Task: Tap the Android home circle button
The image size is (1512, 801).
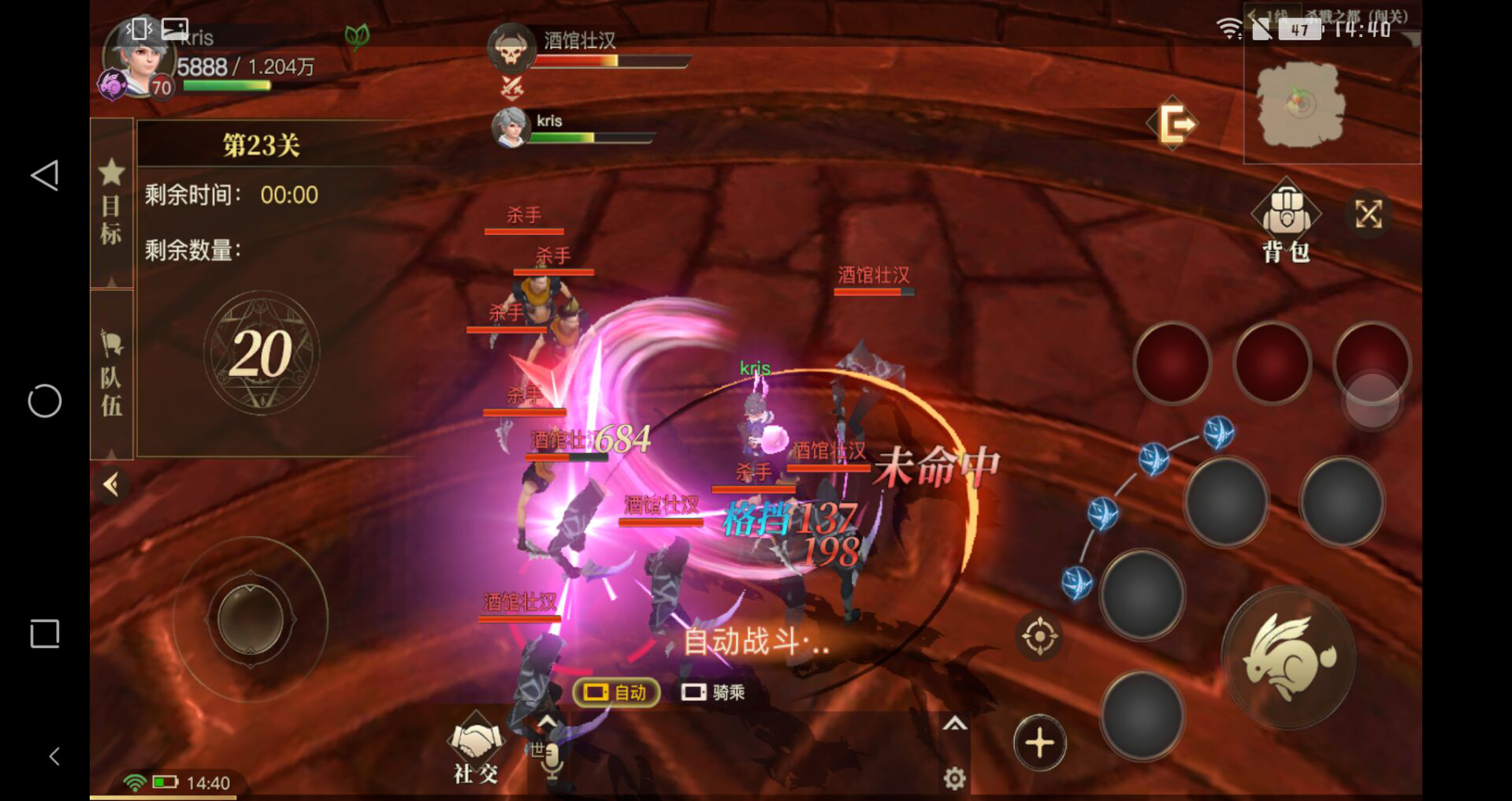Action: (45, 401)
